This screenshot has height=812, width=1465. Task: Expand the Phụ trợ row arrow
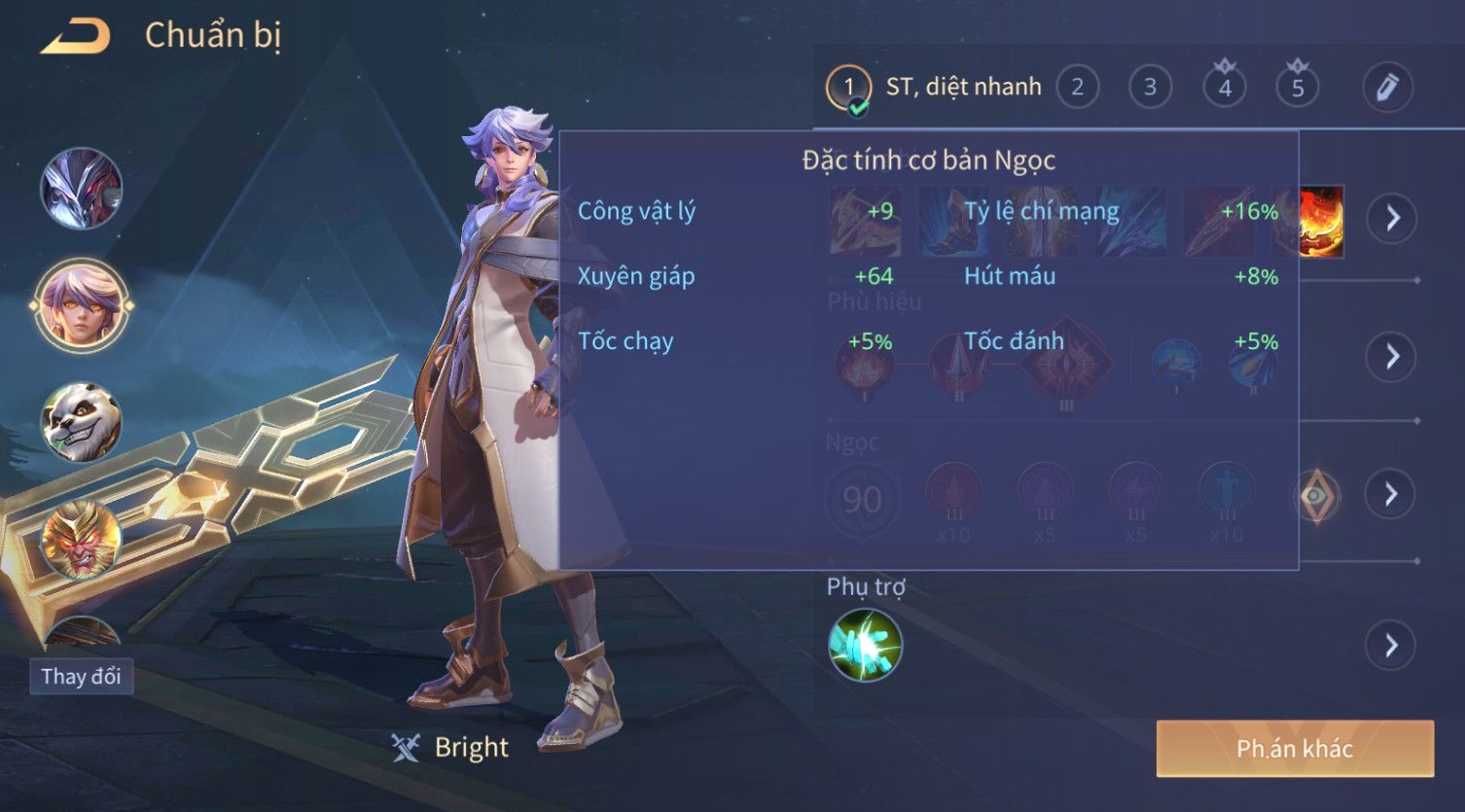[1391, 645]
